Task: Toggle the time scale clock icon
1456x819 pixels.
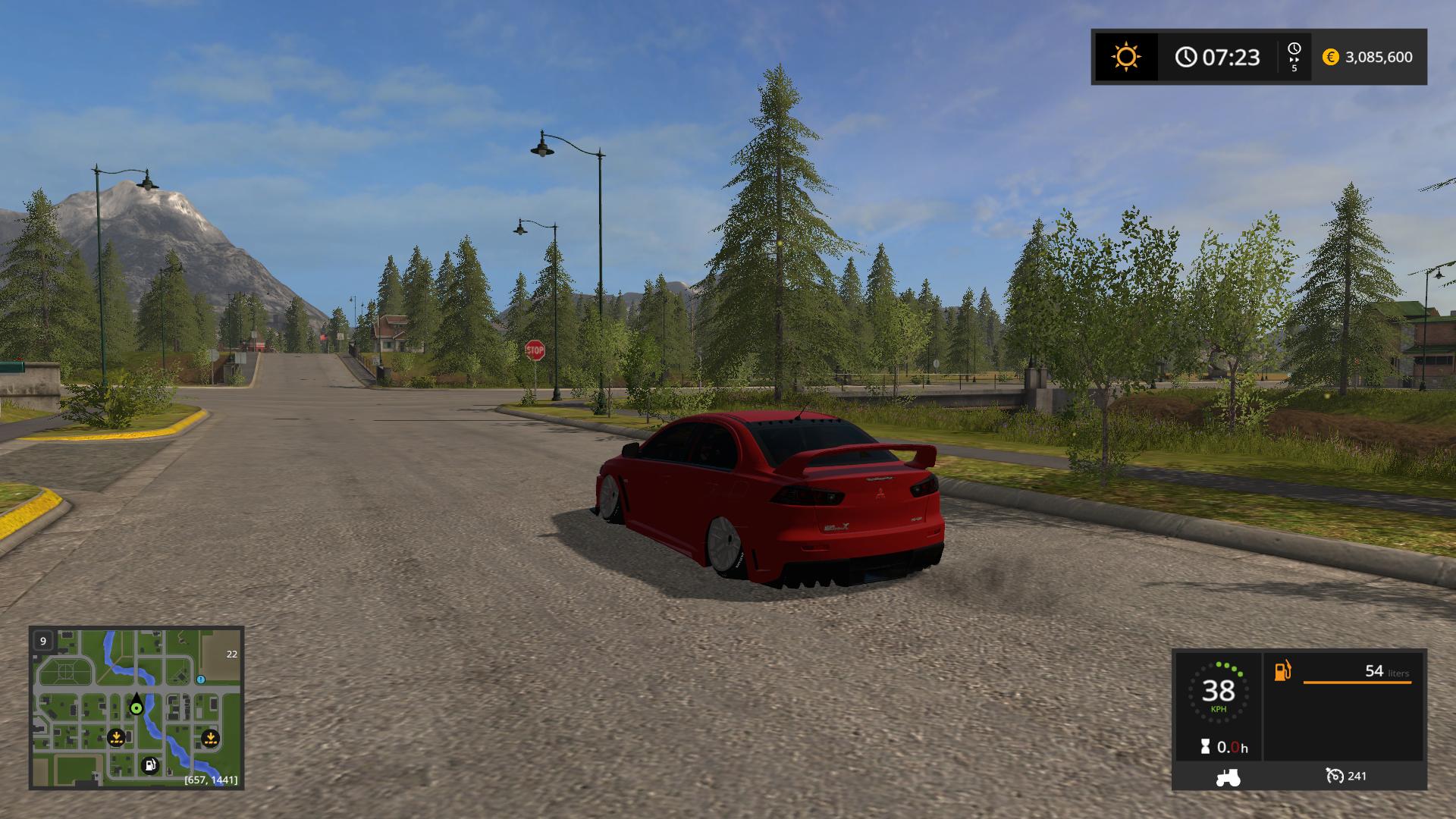Action: point(1294,50)
